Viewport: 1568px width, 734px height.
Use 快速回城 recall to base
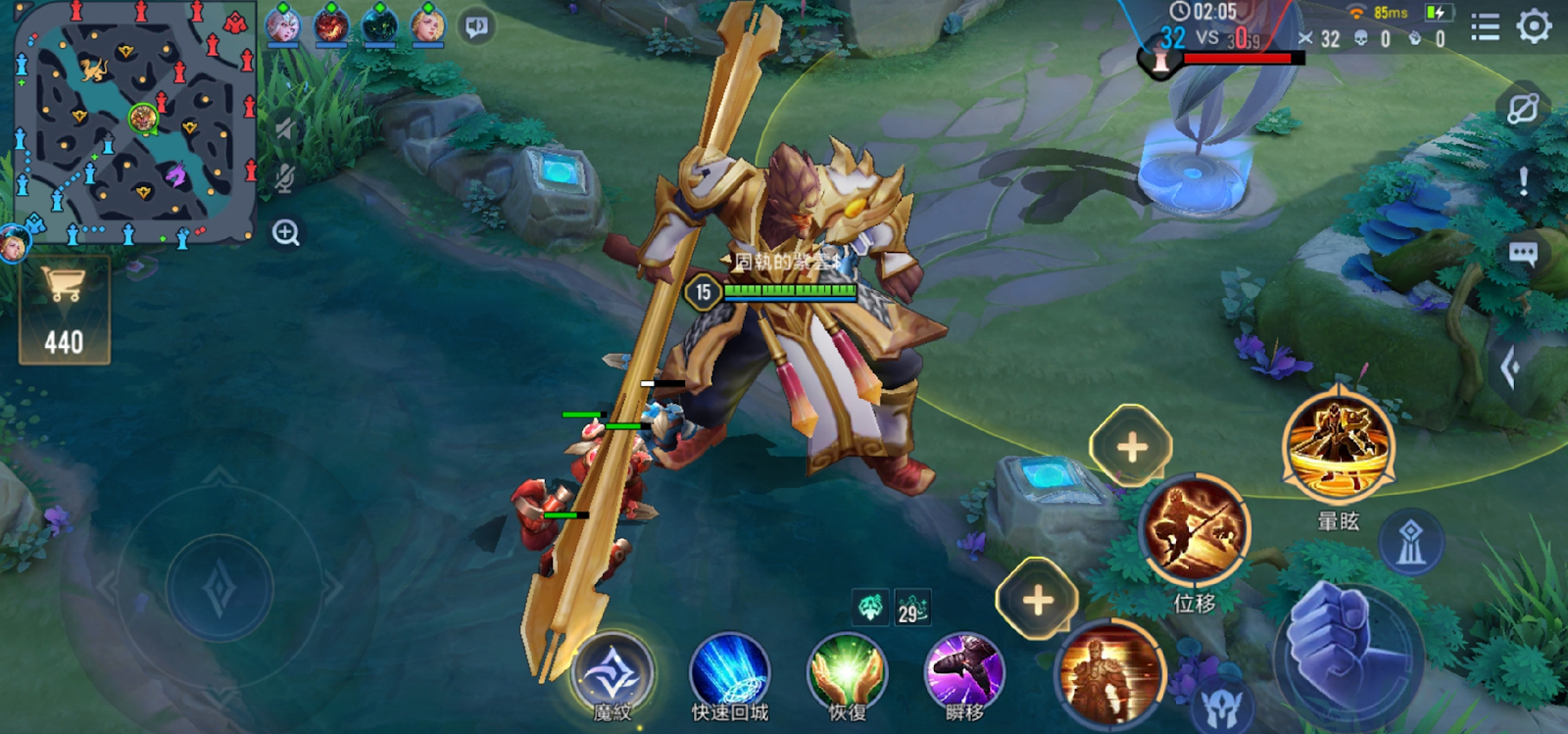tap(730, 674)
